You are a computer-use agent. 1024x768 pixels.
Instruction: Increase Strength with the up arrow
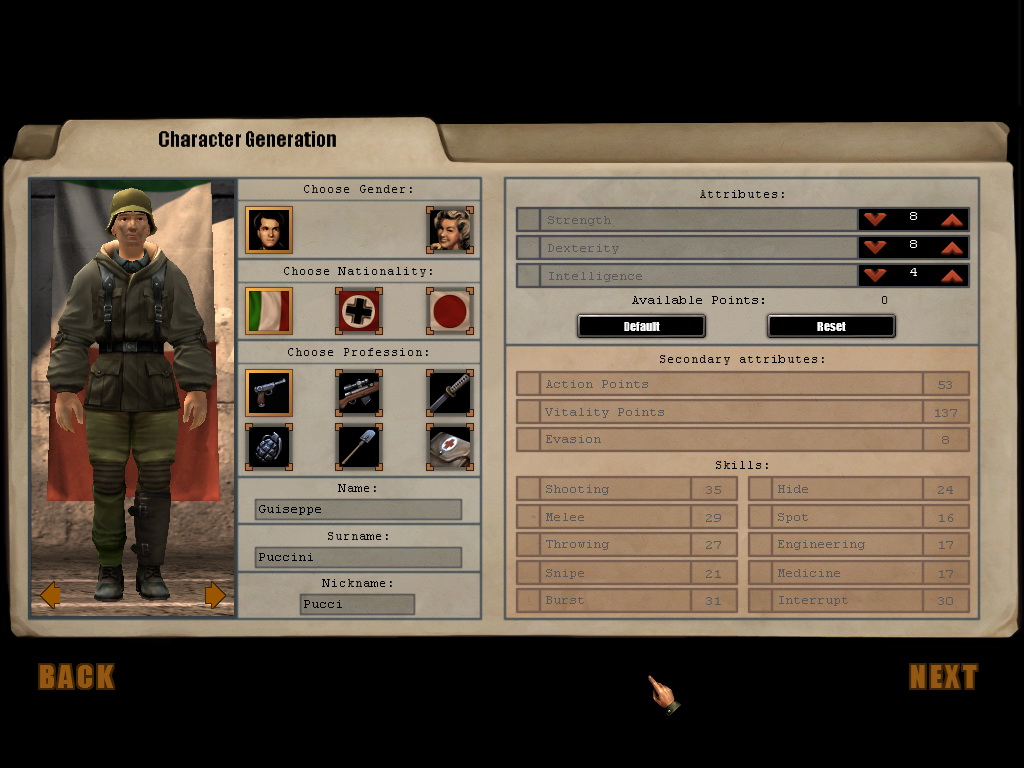951,219
